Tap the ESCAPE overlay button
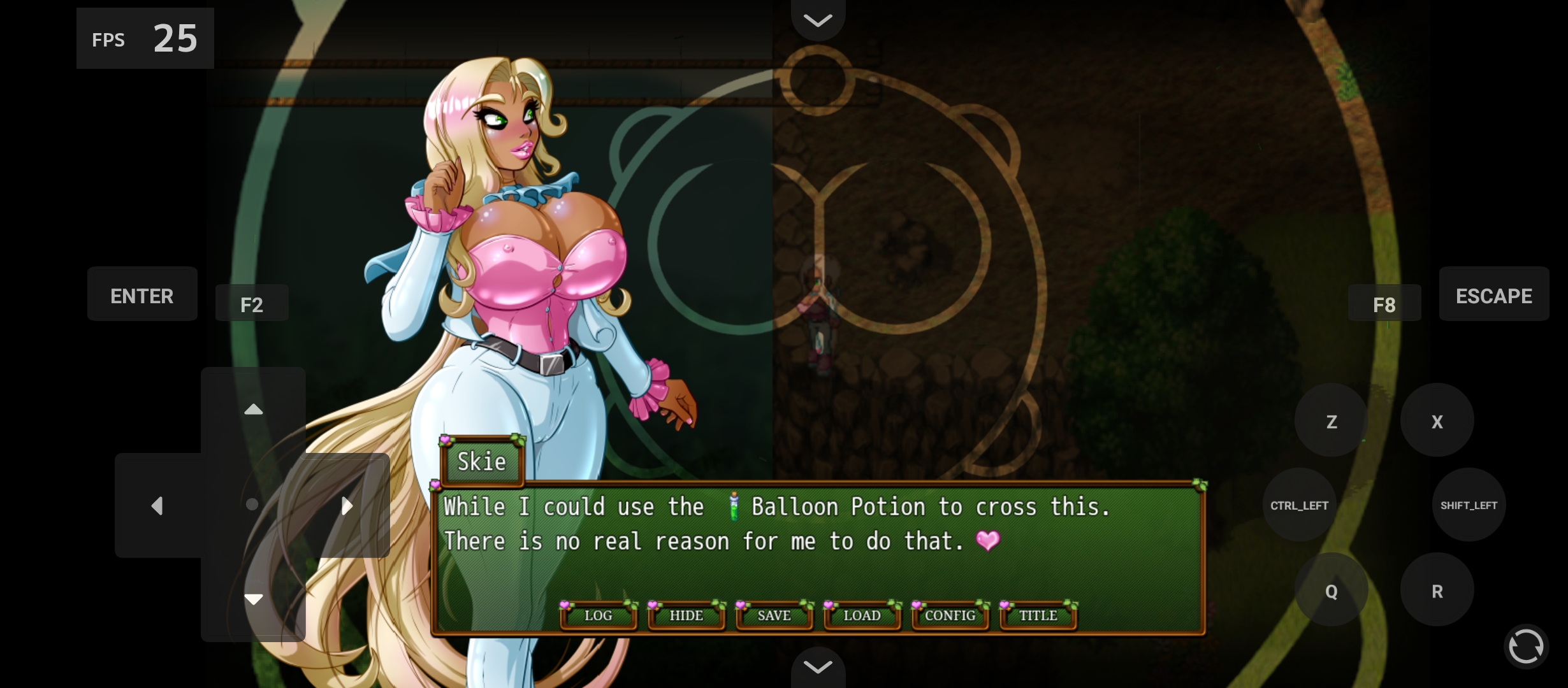This screenshot has width=1568, height=688. point(1493,296)
